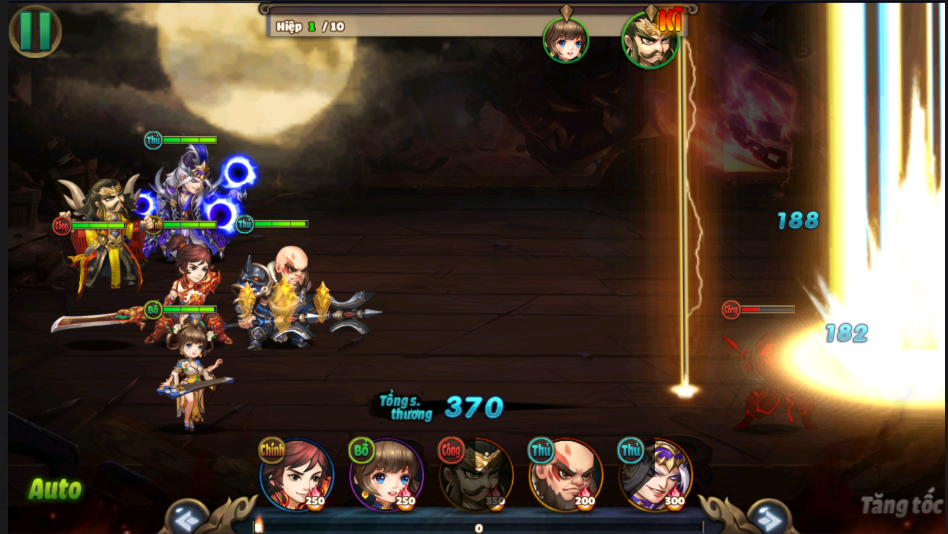The height and width of the screenshot is (534, 948).
Task: Click the right double-arrow button
Action: [x=768, y=518]
